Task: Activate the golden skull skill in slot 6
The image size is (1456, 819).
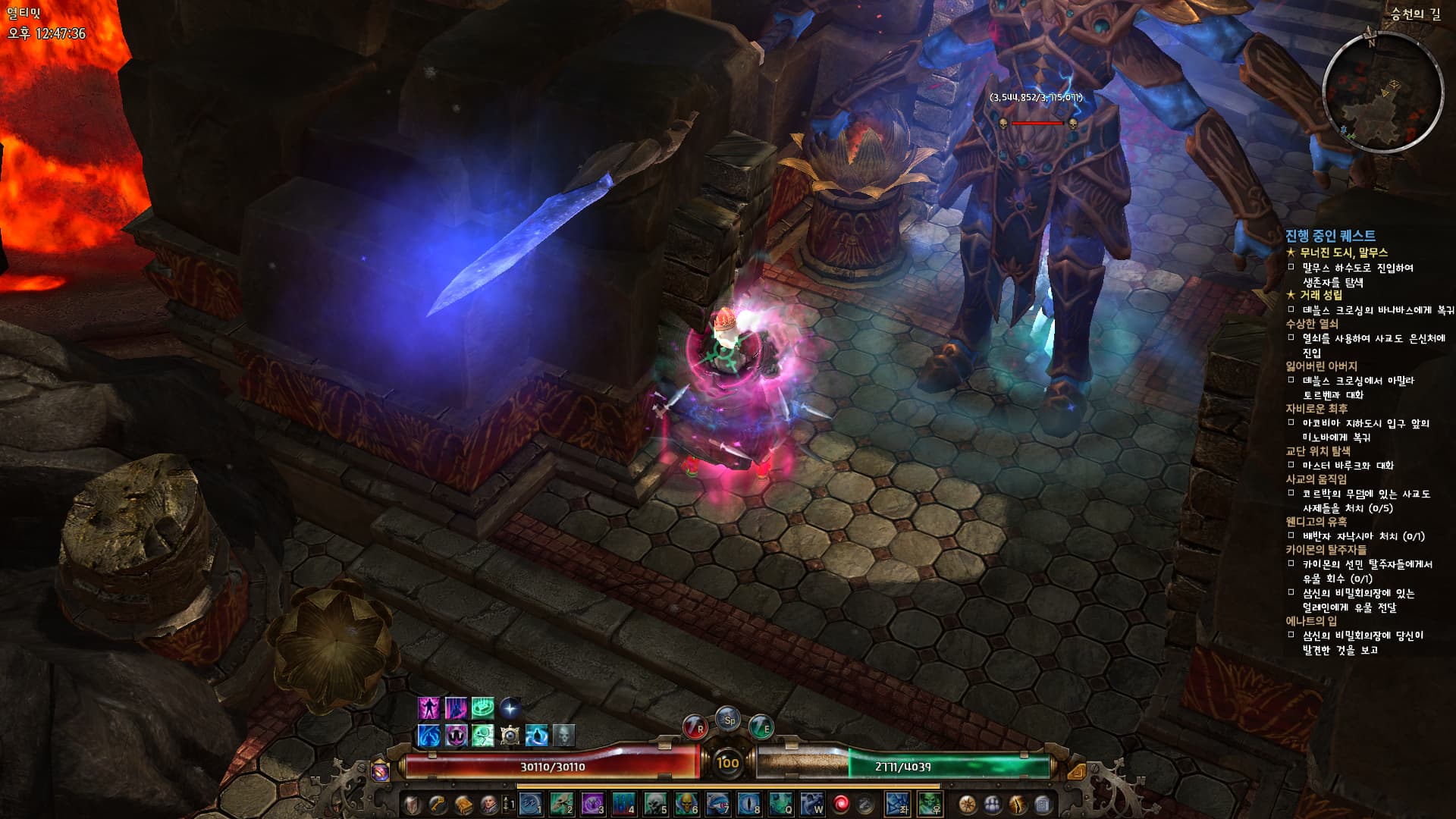Action: pos(686,804)
